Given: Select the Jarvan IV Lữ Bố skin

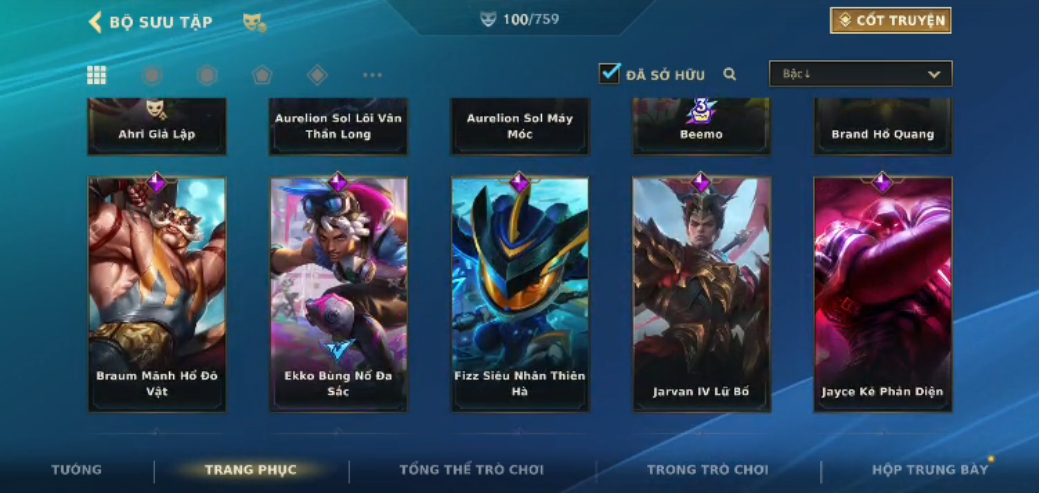Looking at the screenshot, I should (x=701, y=294).
